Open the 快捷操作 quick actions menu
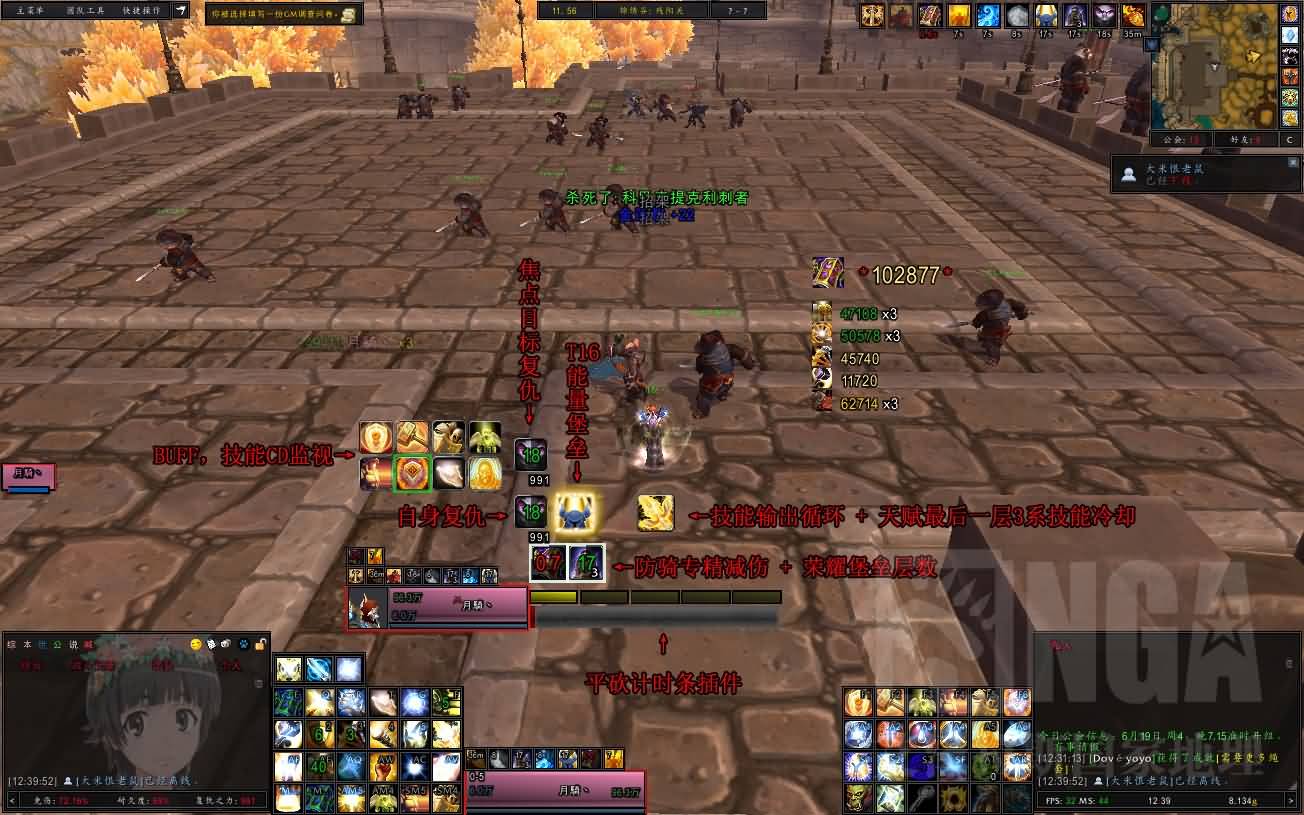1304x815 pixels. pyautogui.click(x=143, y=10)
